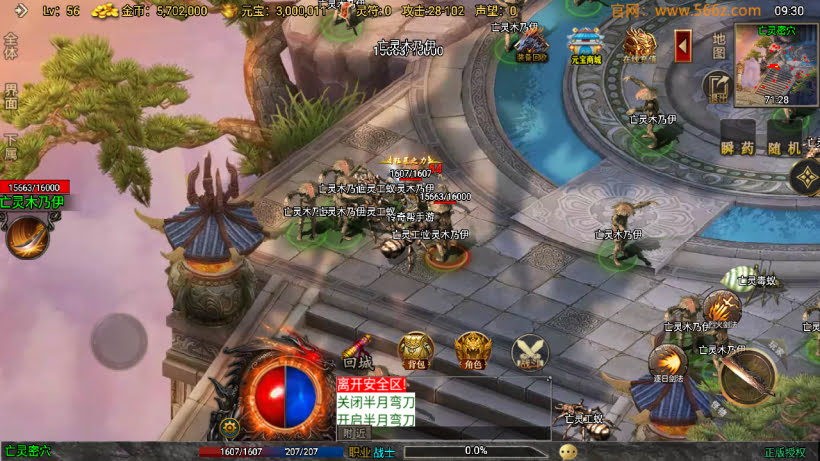The width and height of the screenshot is (820, 461).
Task: Open the 装备回收 equipment recycle icon
Action: click(532, 43)
